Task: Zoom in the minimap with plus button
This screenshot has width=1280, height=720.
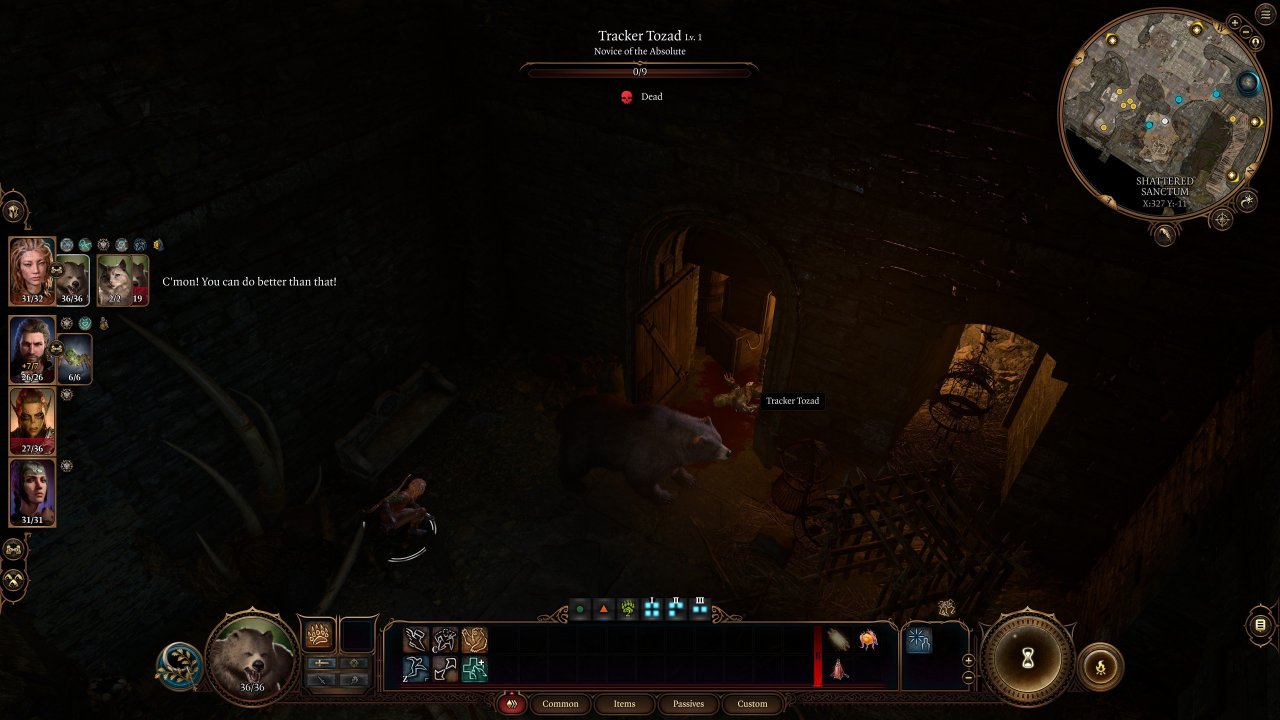Action: [x=1234, y=22]
